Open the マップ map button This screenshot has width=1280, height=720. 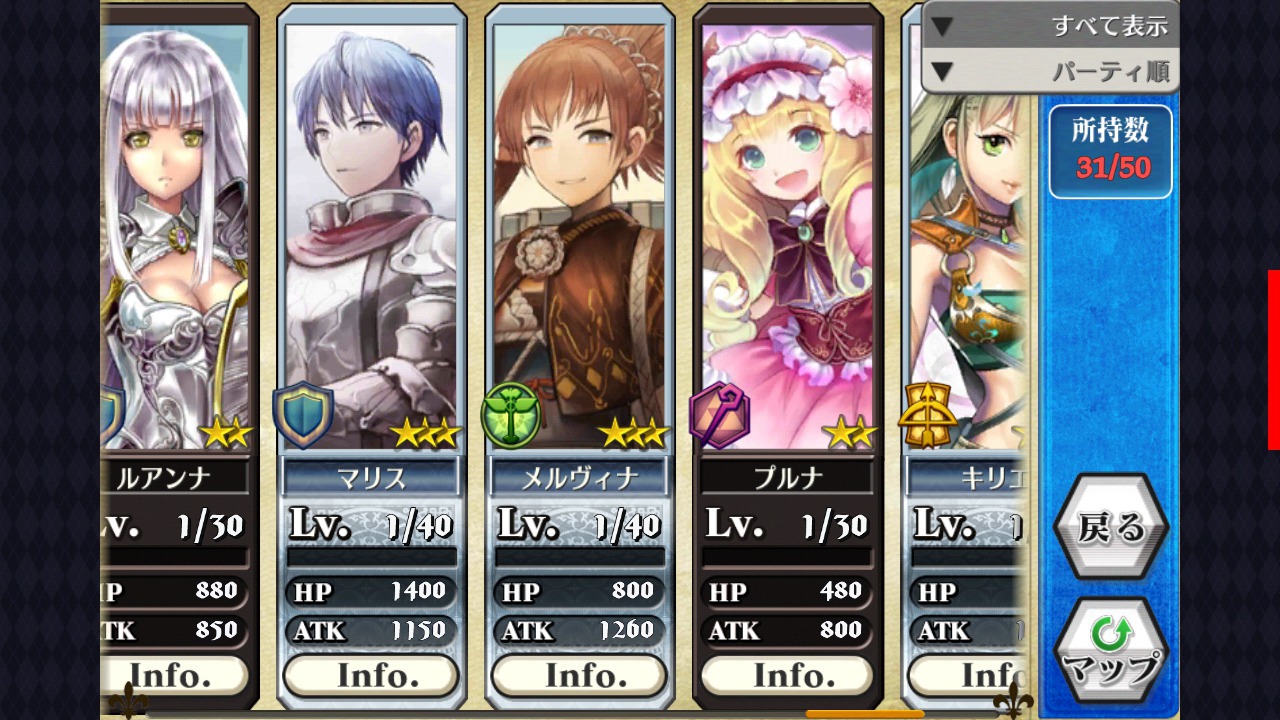pyautogui.click(x=1110, y=651)
